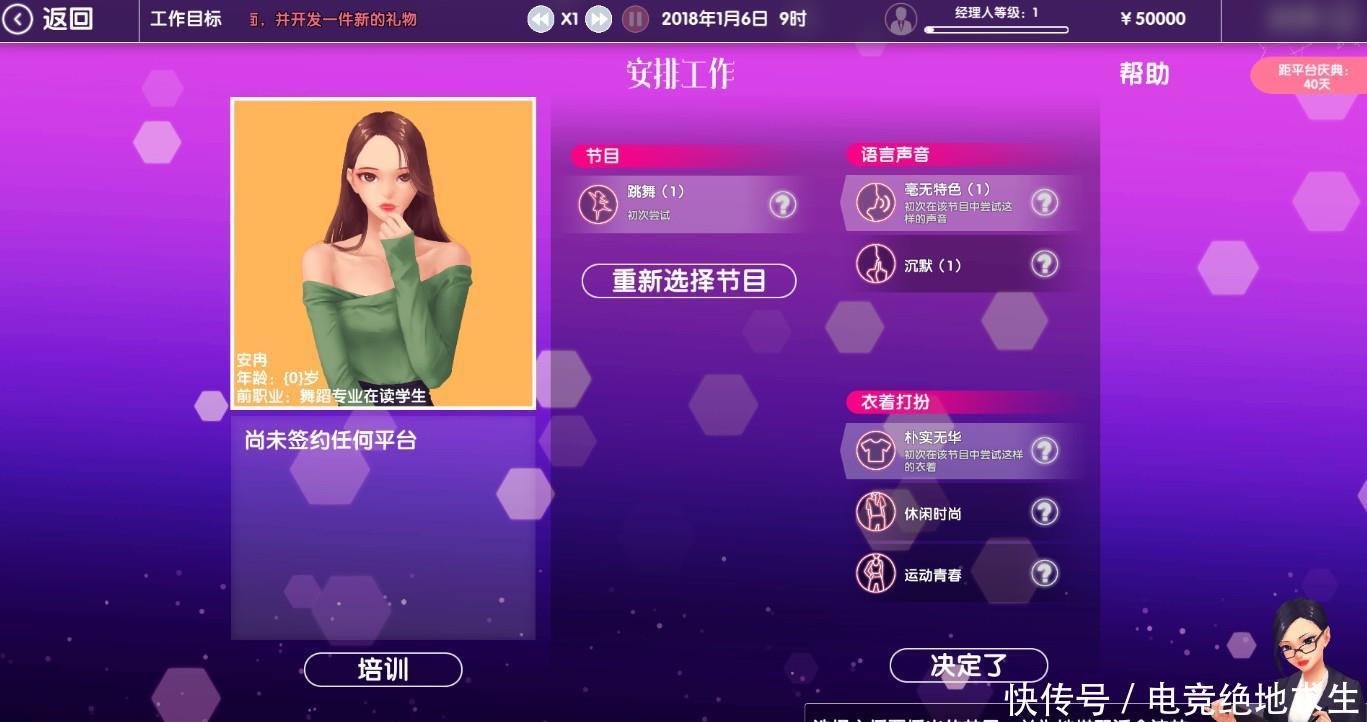Select the 休闲时尚 casual fashion icon
The width and height of the screenshot is (1367, 722).
point(876,511)
